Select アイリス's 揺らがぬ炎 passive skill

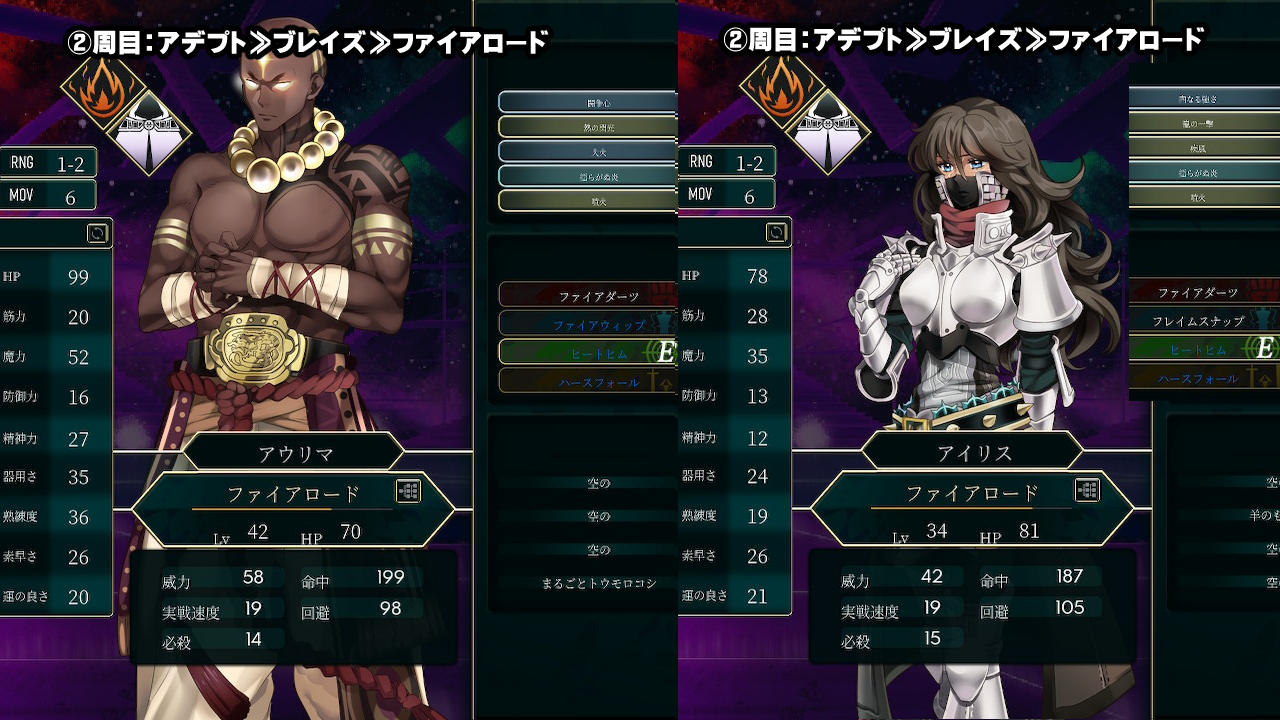1197,173
